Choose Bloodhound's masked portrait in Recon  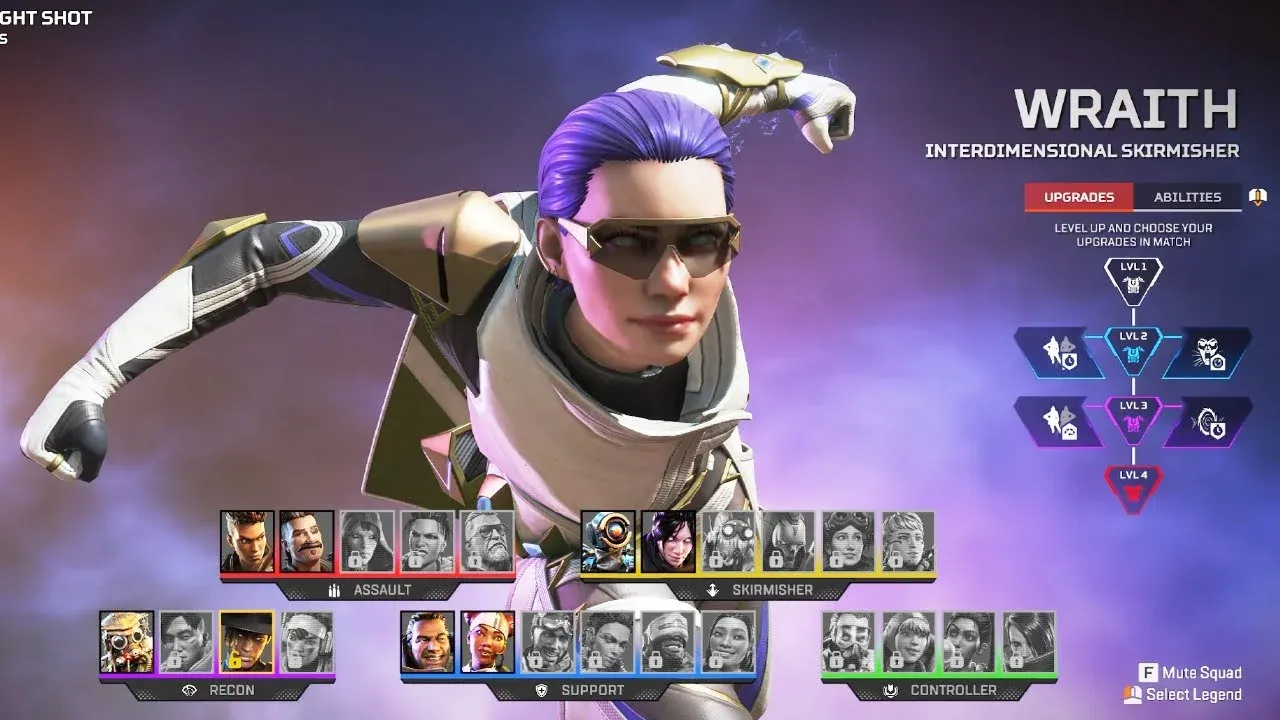127,641
